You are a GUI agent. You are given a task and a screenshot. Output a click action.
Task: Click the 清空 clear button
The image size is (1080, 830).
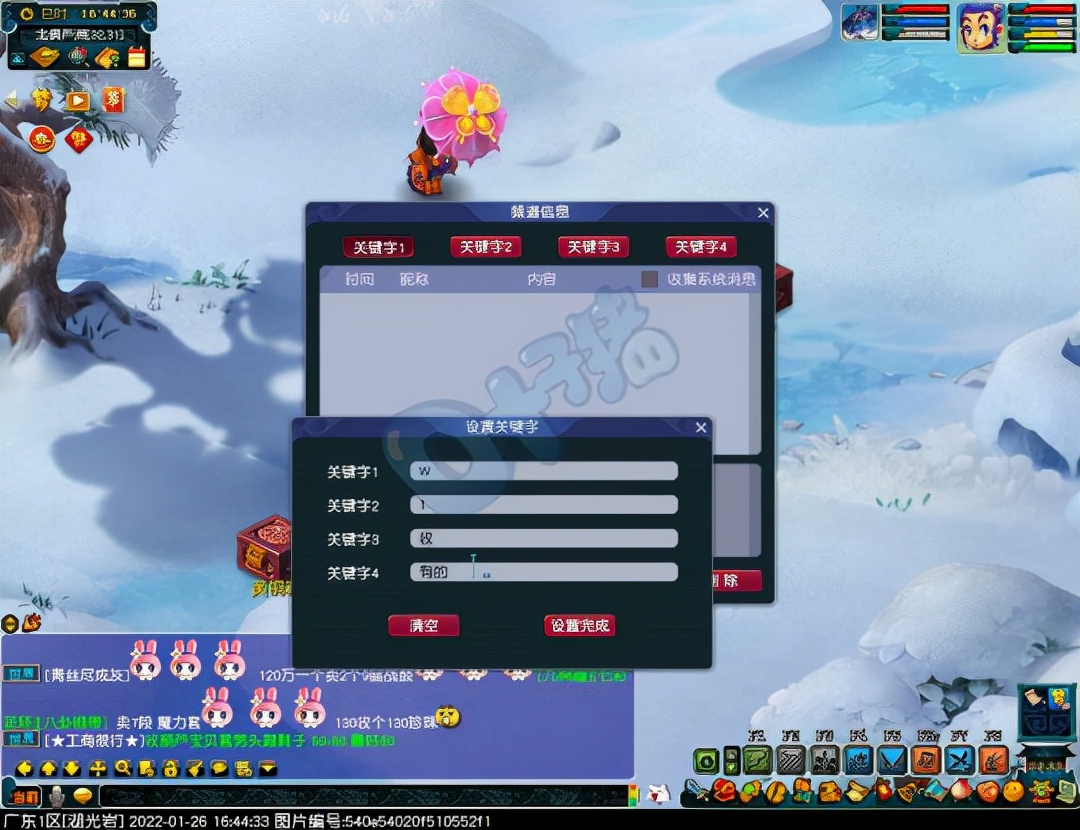click(x=424, y=626)
